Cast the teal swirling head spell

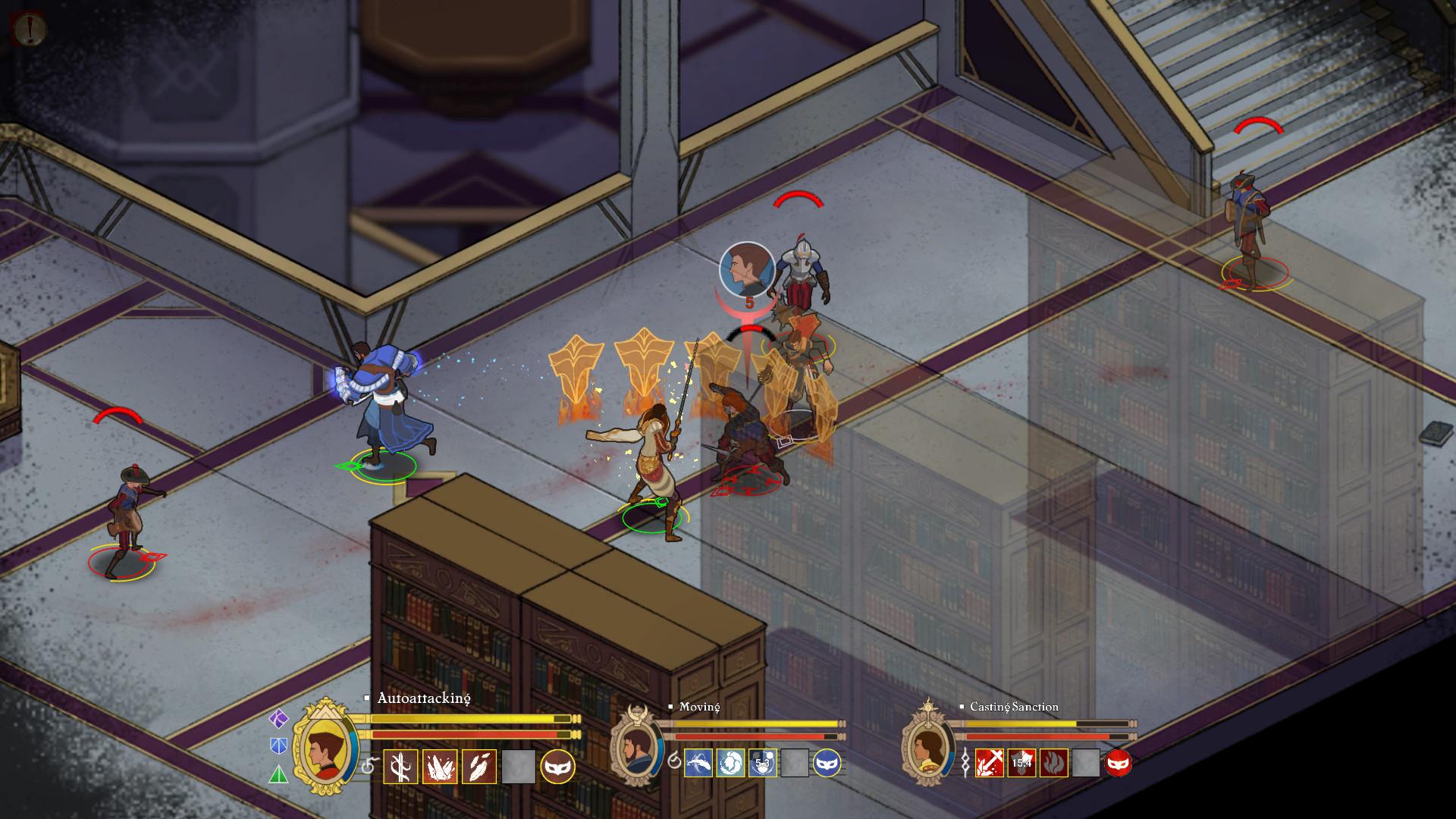(731, 763)
